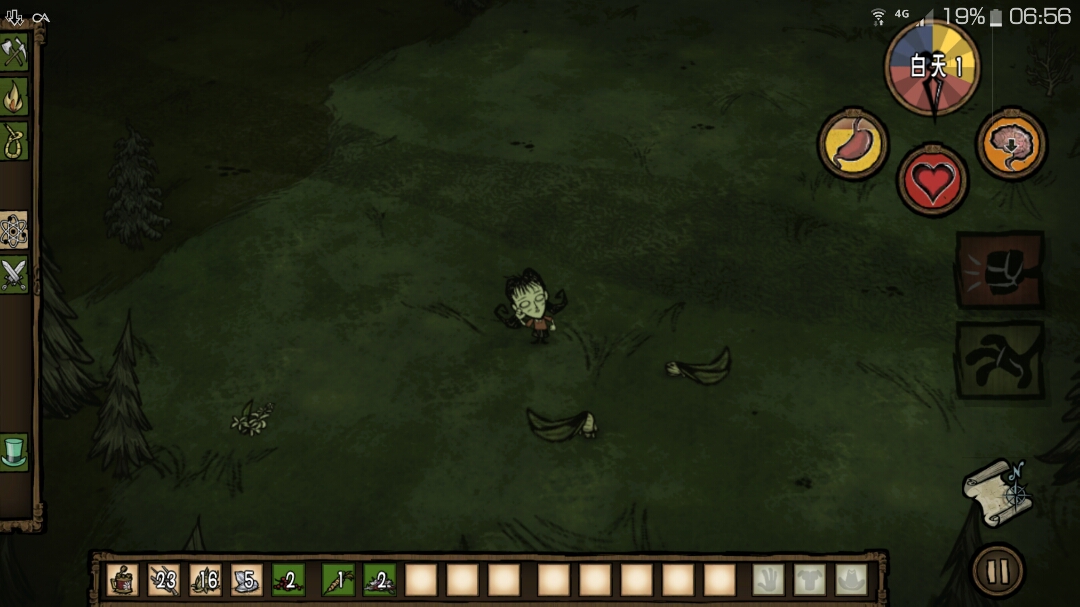Open the Tools crafting tab

pyautogui.click(x=14, y=52)
